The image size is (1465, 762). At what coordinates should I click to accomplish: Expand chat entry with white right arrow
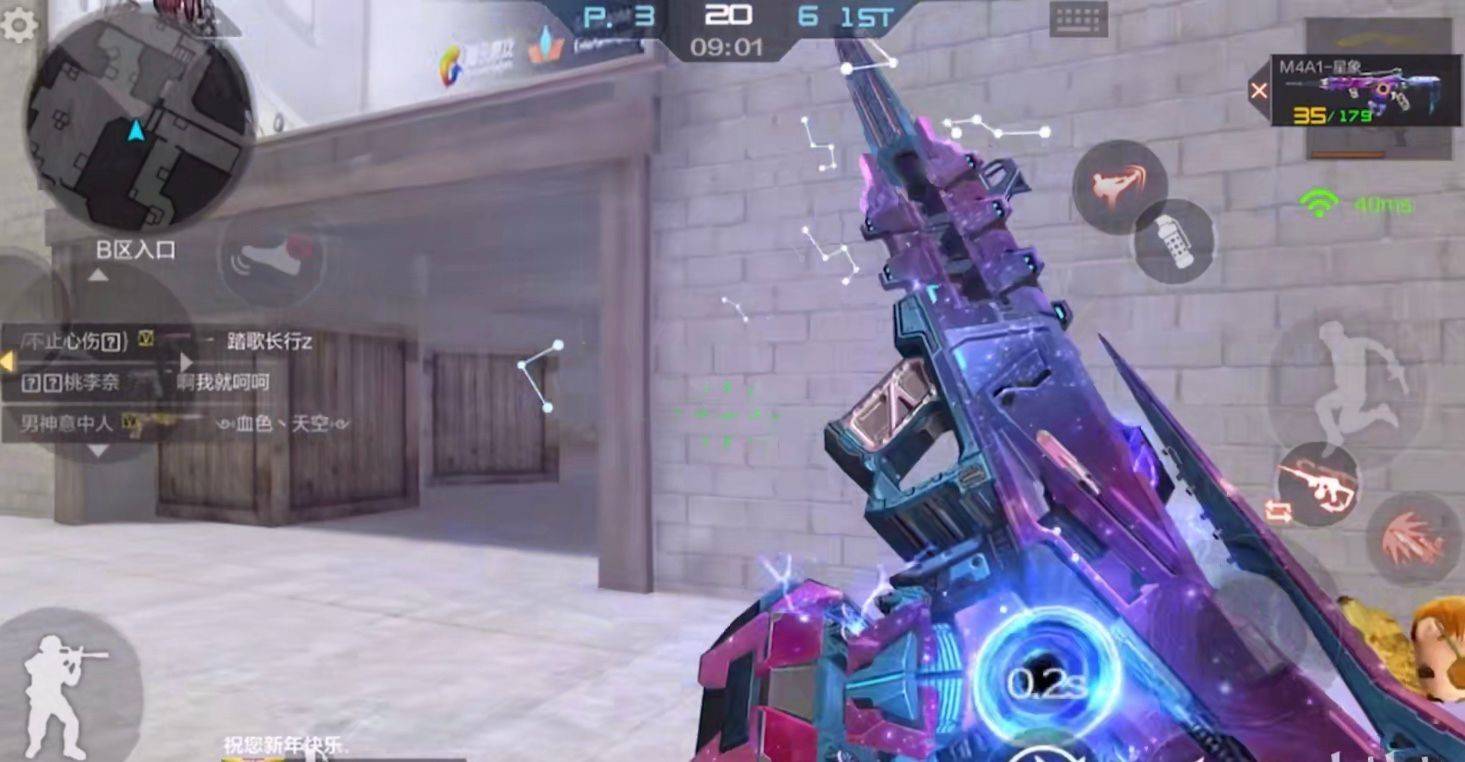click(186, 364)
